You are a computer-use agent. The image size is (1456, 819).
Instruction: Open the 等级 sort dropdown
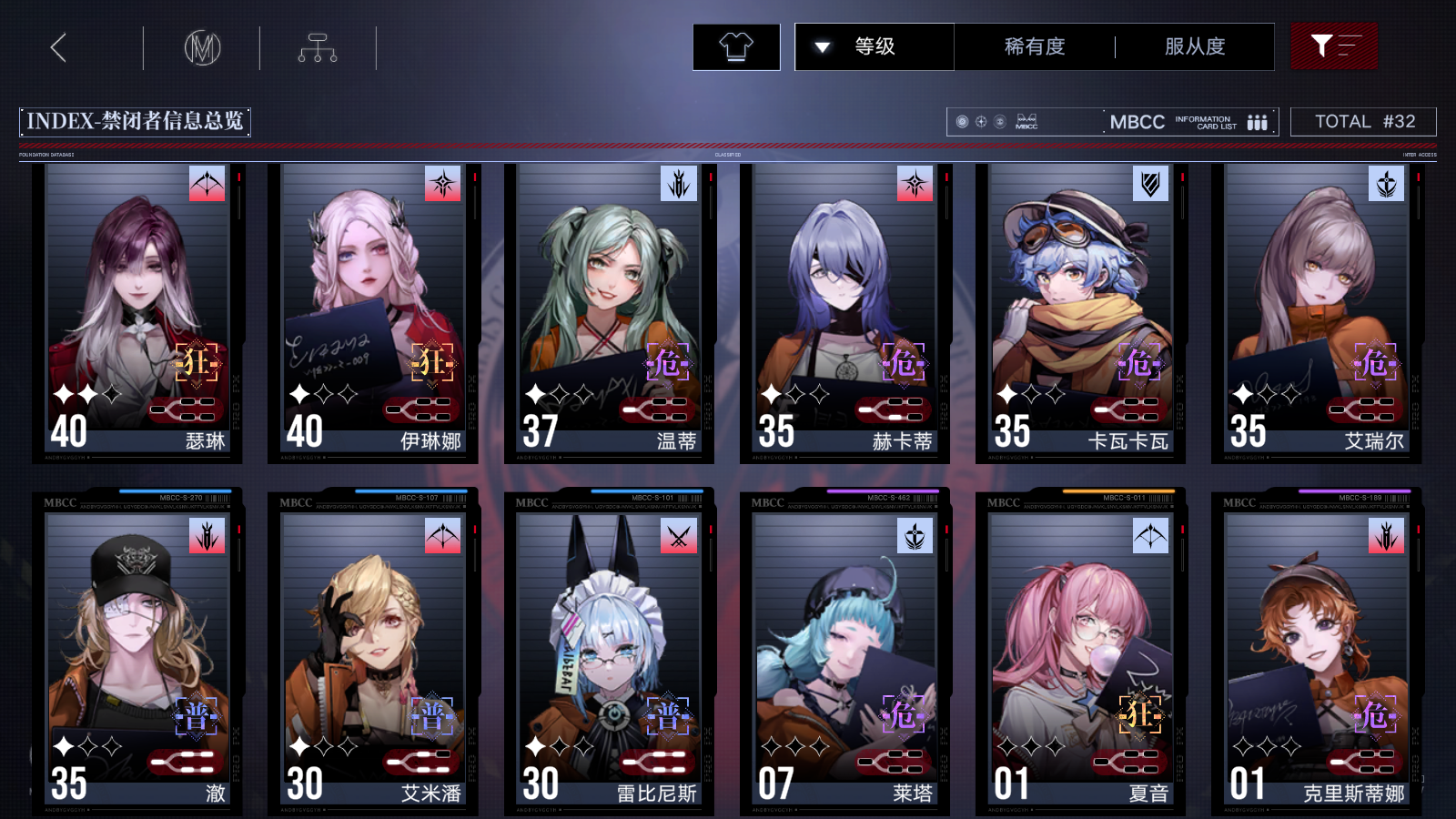pos(874,46)
